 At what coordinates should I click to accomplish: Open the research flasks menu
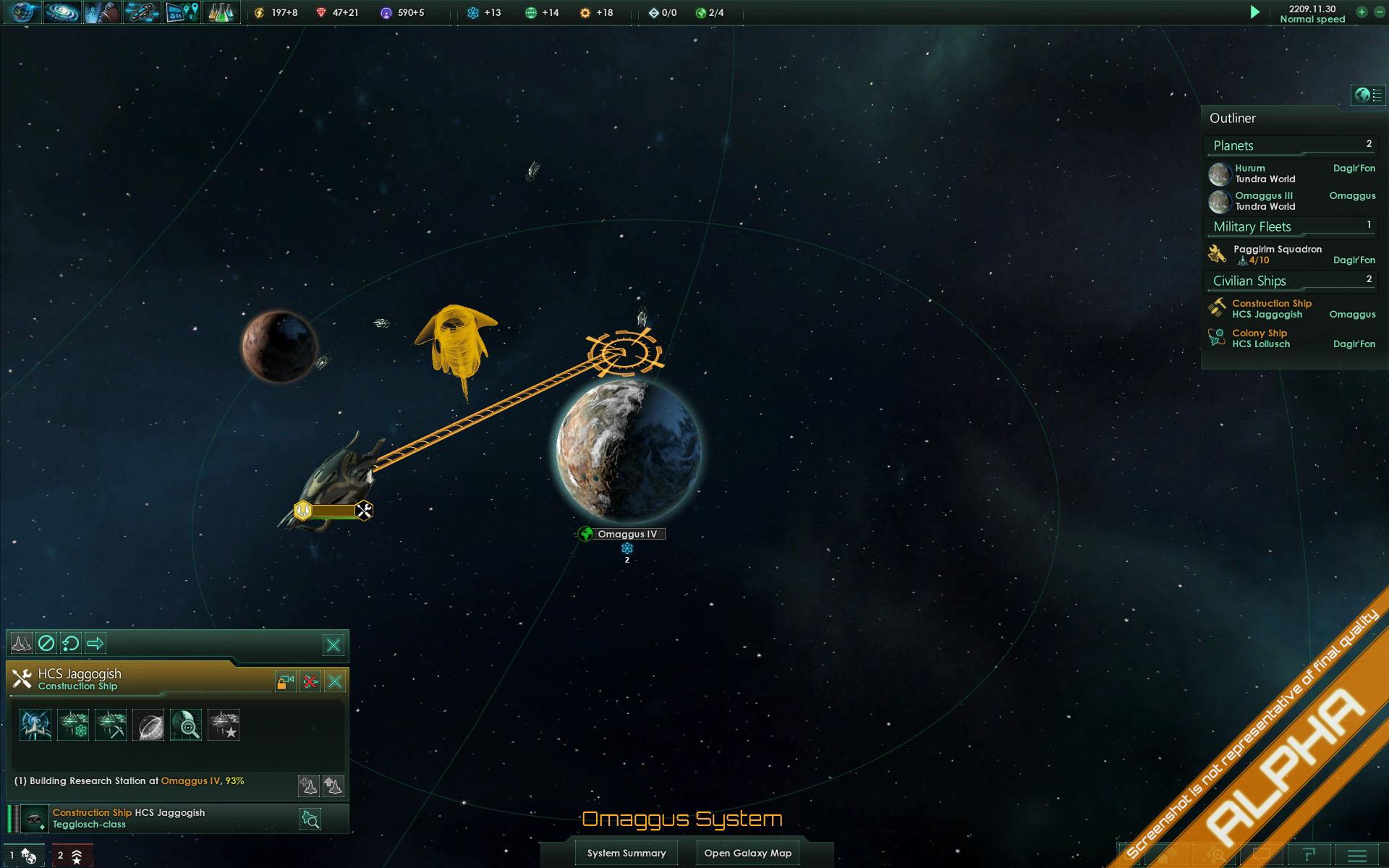point(221,12)
